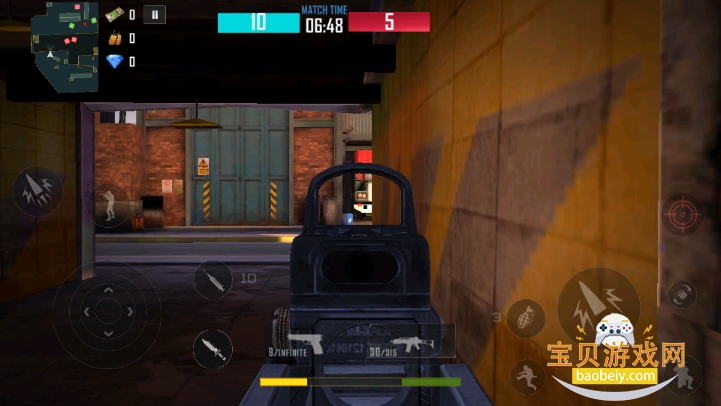Throw a grenade
Image resolution: width=721 pixels, height=406 pixels.
click(525, 319)
